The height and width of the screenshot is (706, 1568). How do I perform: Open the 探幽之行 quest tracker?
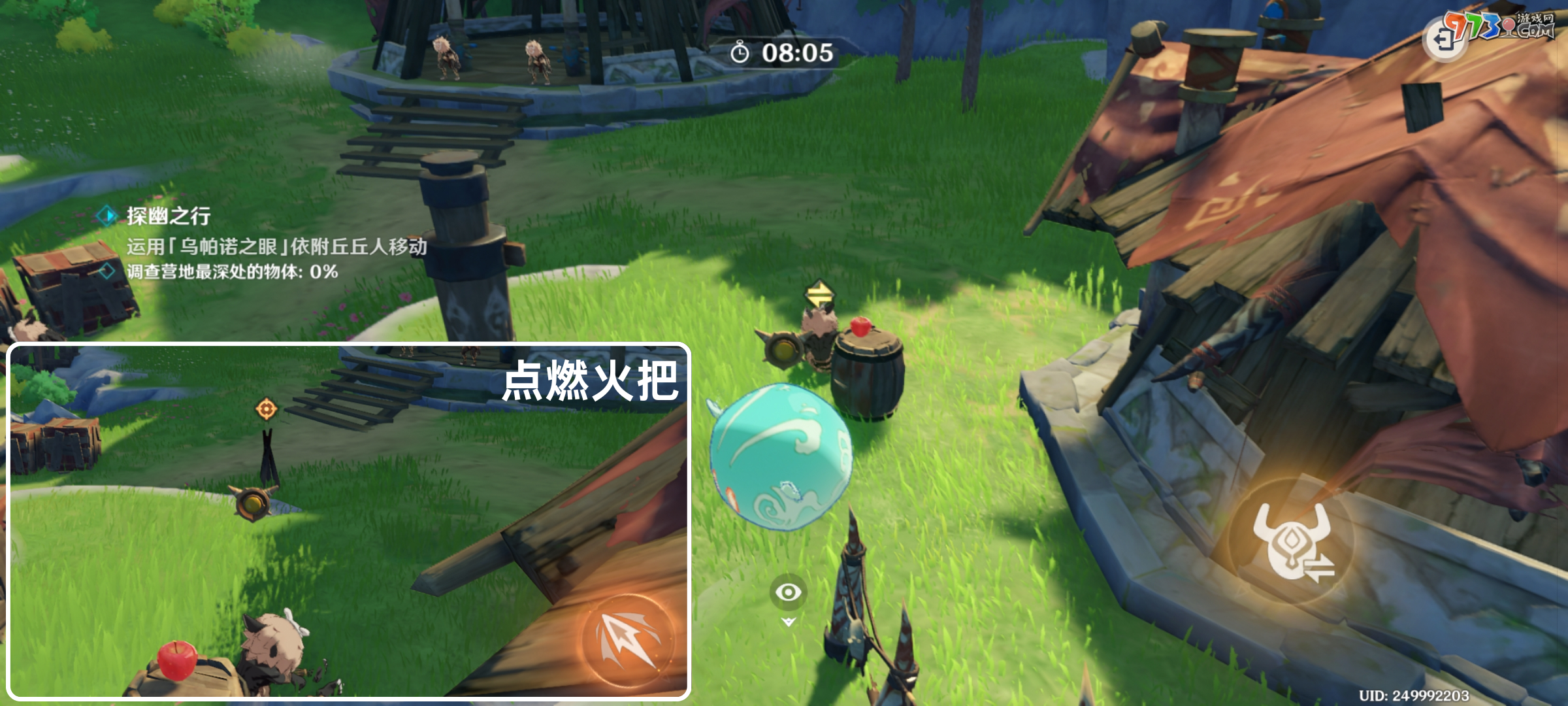coord(168,216)
